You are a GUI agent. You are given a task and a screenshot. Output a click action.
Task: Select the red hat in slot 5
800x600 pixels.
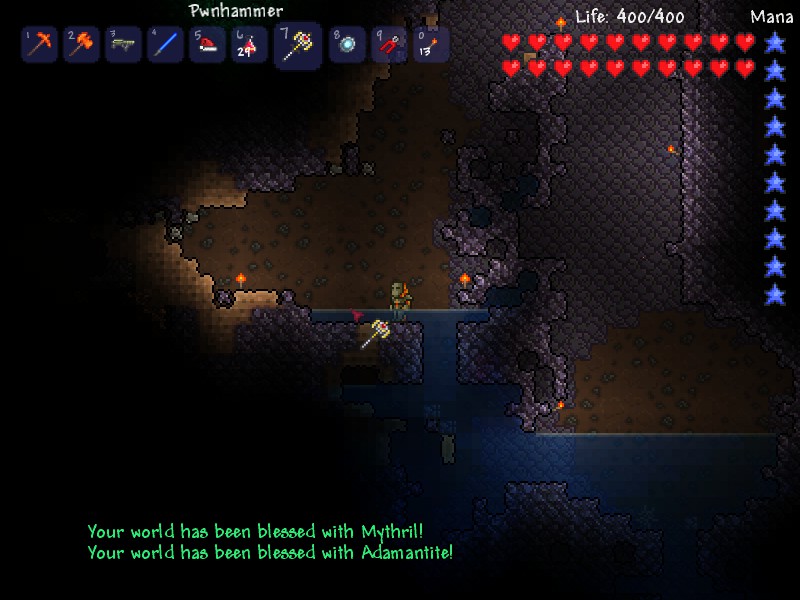(208, 45)
